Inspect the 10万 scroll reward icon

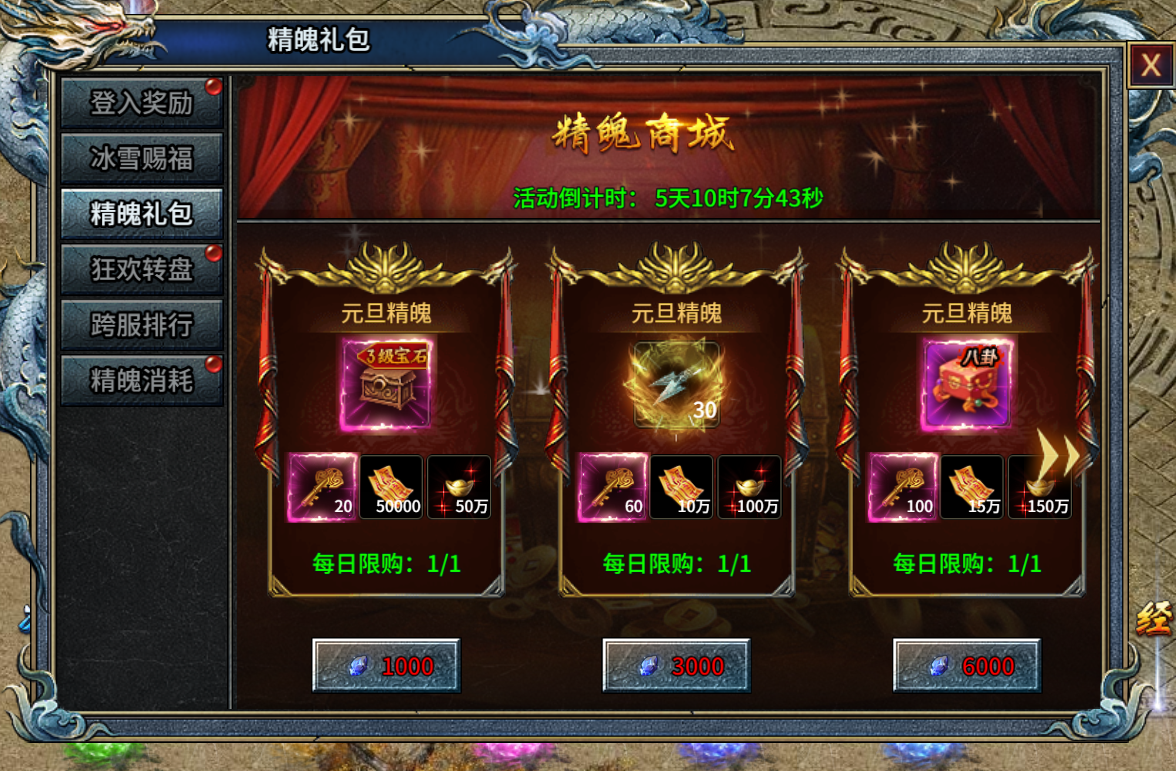(681, 487)
